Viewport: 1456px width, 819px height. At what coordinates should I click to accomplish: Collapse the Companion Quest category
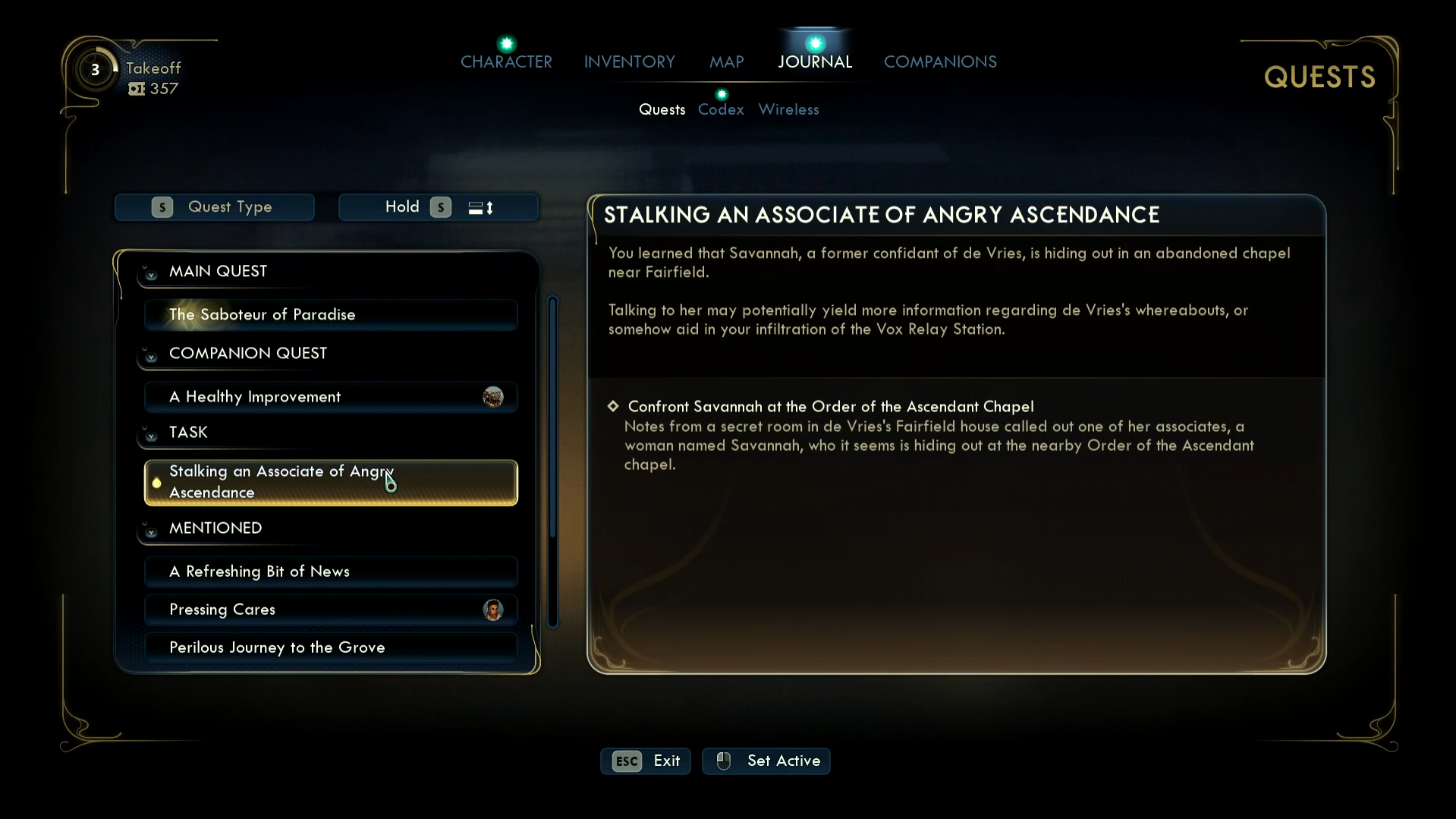(151, 355)
